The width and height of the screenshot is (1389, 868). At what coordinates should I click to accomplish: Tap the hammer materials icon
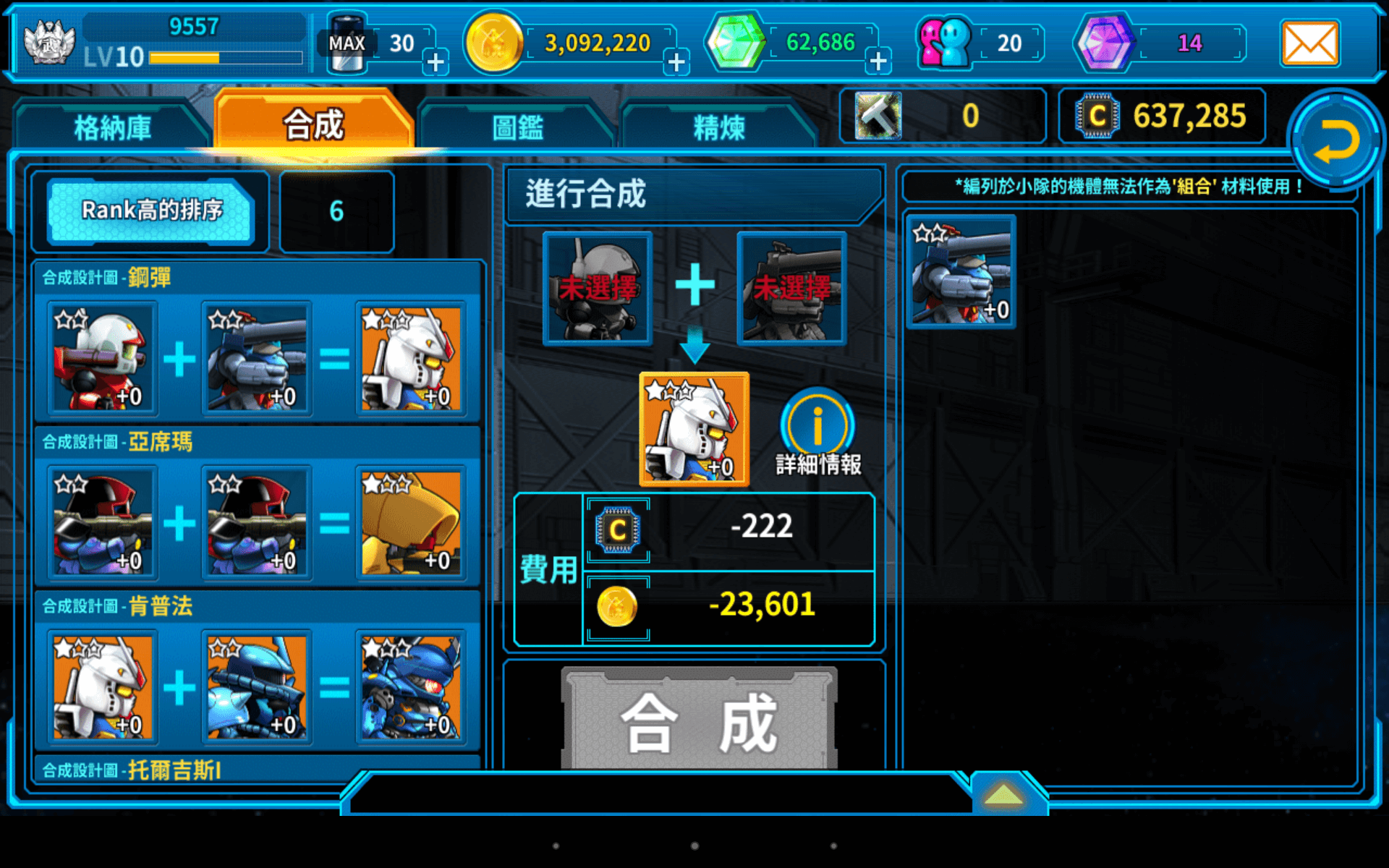(x=879, y=116)
